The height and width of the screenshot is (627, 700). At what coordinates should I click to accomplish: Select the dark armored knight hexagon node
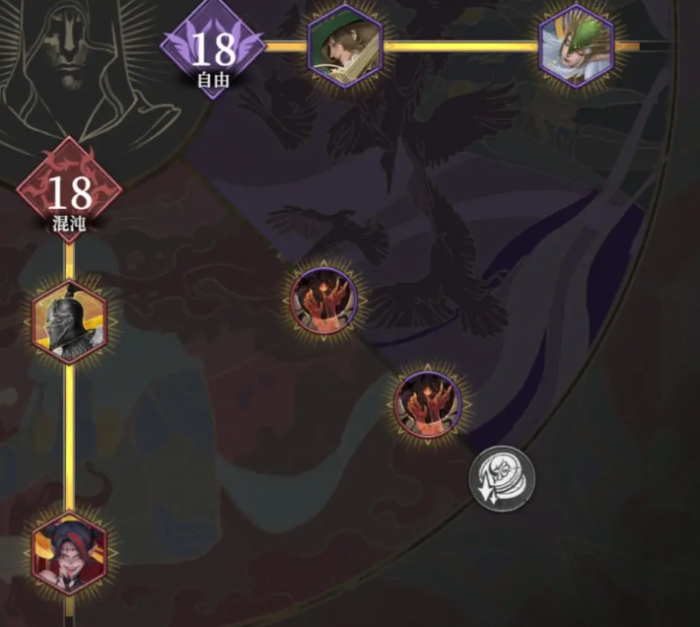68,323
